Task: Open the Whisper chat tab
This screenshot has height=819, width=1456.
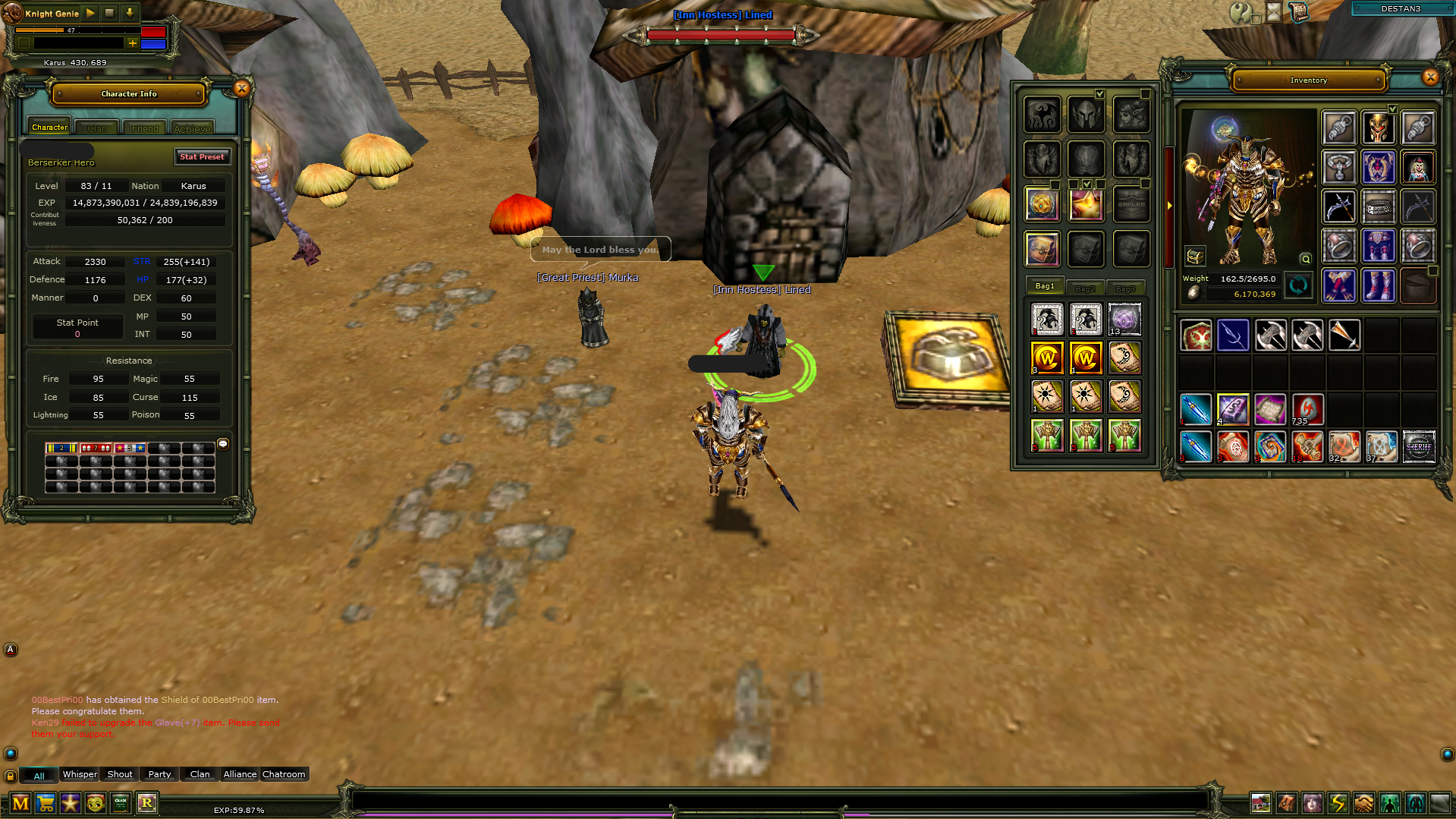Action: point(80,774)
